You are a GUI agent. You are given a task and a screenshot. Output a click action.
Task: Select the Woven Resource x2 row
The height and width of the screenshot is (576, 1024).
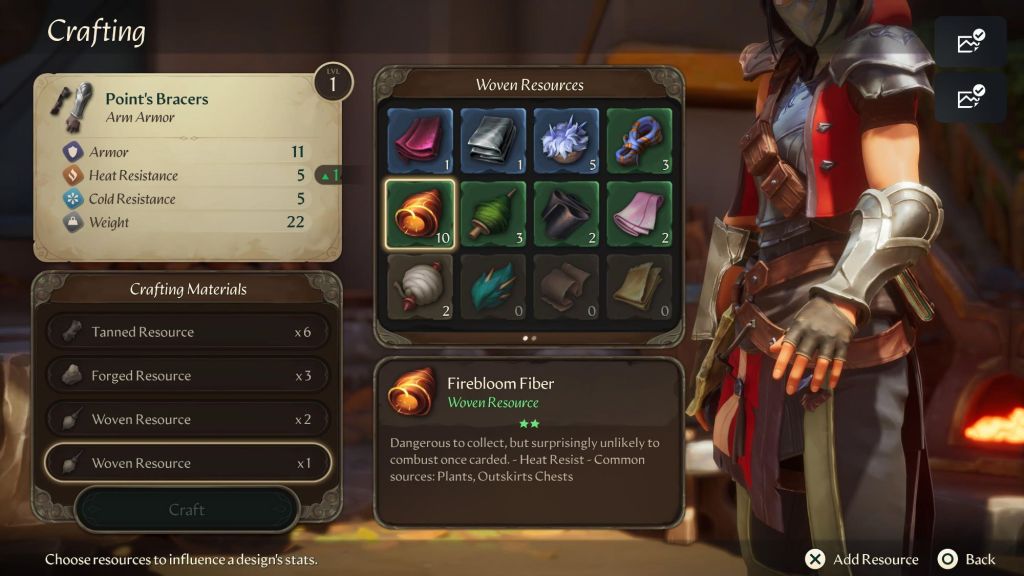[x=187, y=420]
